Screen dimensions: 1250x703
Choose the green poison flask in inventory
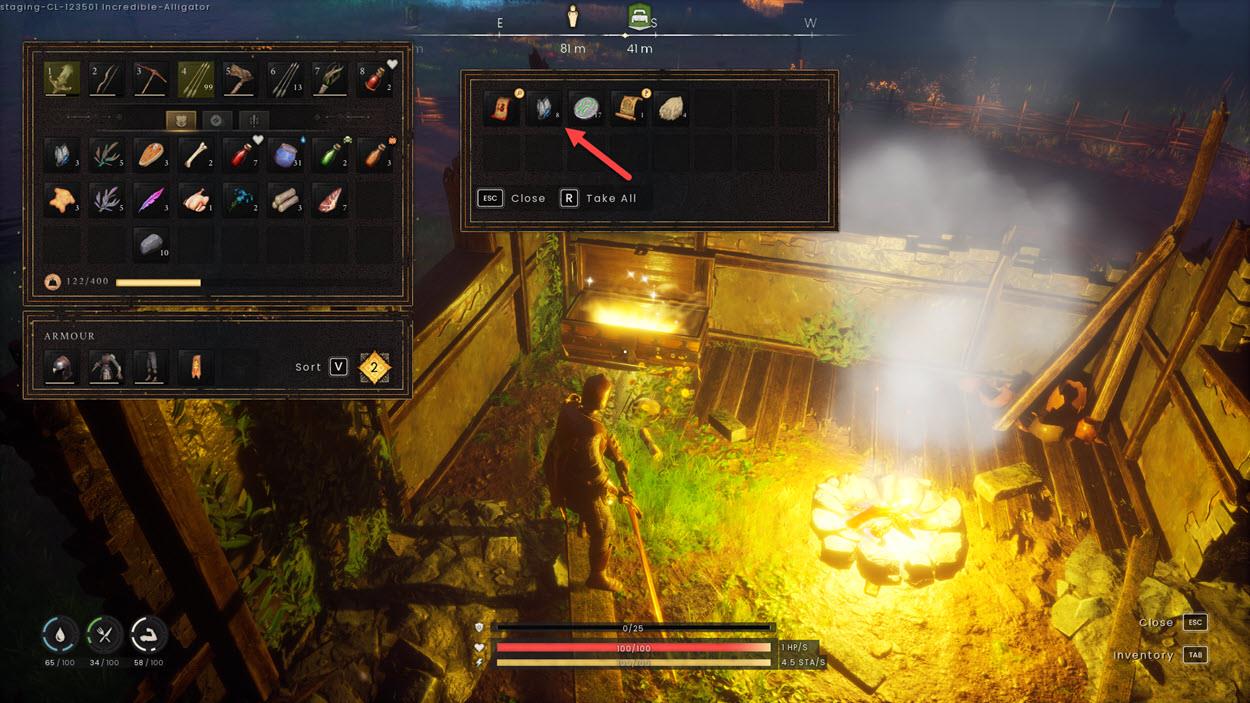(x=330, y=155)
